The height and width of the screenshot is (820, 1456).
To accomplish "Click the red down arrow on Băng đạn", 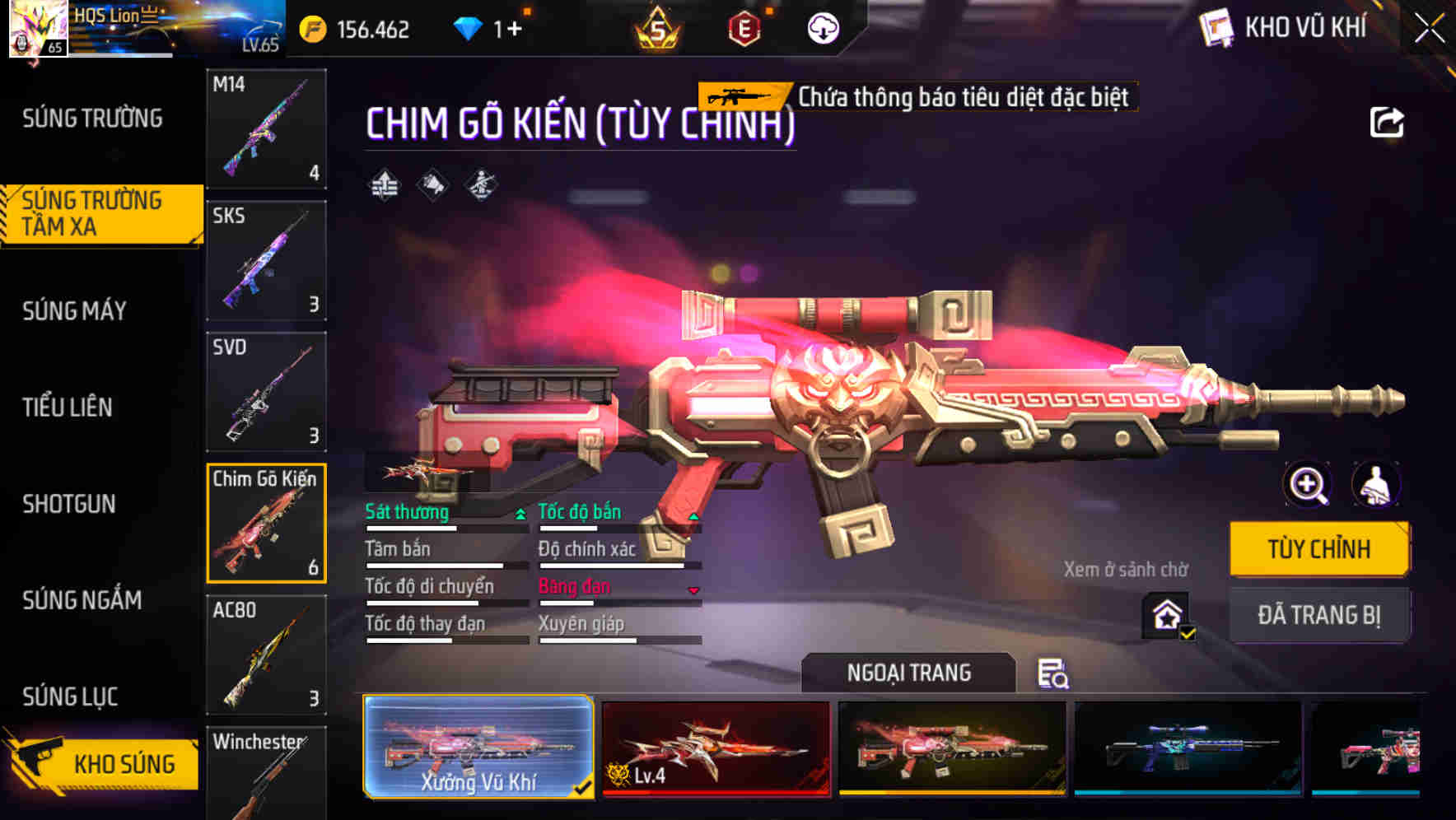I will 693,589.
